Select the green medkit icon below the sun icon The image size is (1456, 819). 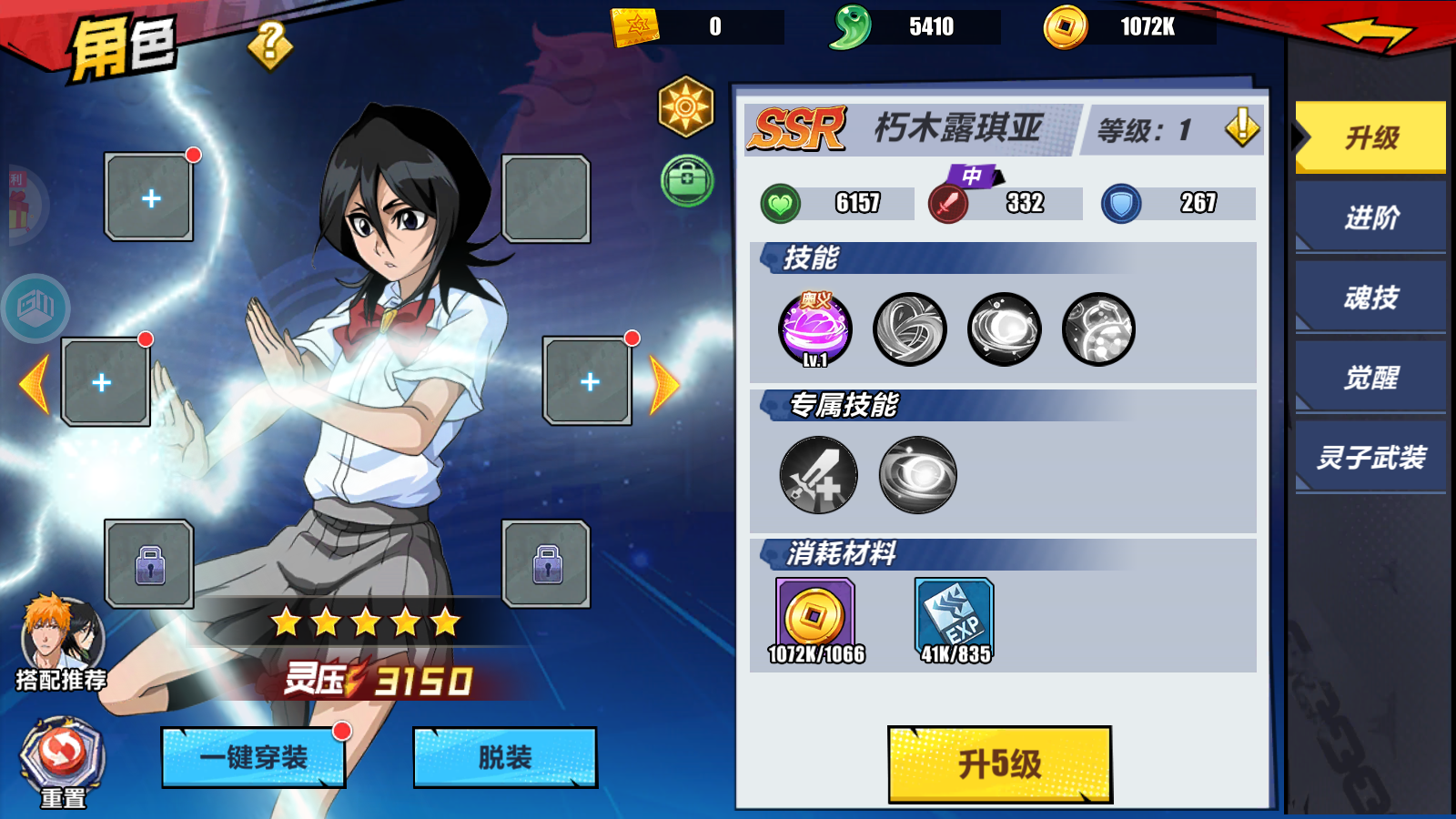point(685,182)
